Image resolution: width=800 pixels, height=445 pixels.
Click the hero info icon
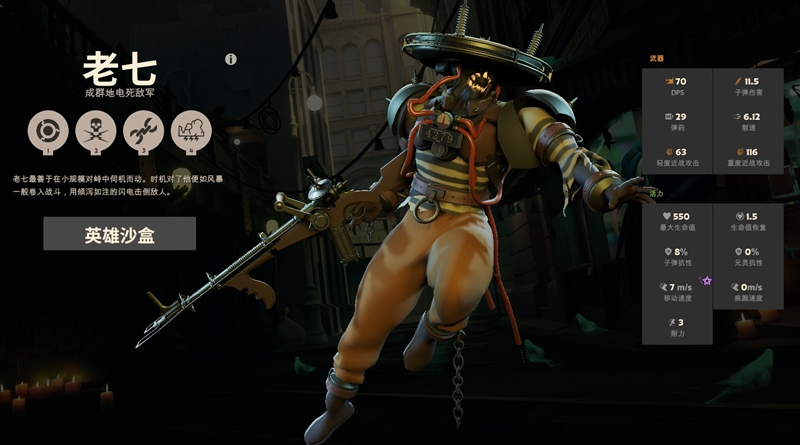click(231, 59)
